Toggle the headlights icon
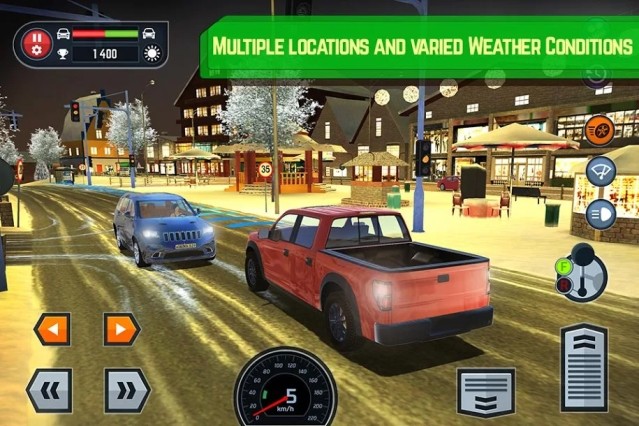 (600, 213)
